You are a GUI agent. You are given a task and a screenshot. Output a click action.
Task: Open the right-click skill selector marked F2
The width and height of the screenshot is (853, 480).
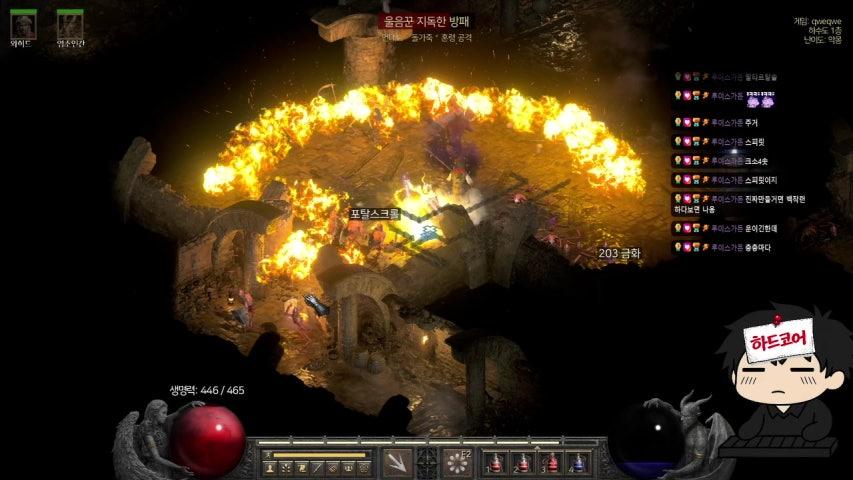tap(459, 462)
